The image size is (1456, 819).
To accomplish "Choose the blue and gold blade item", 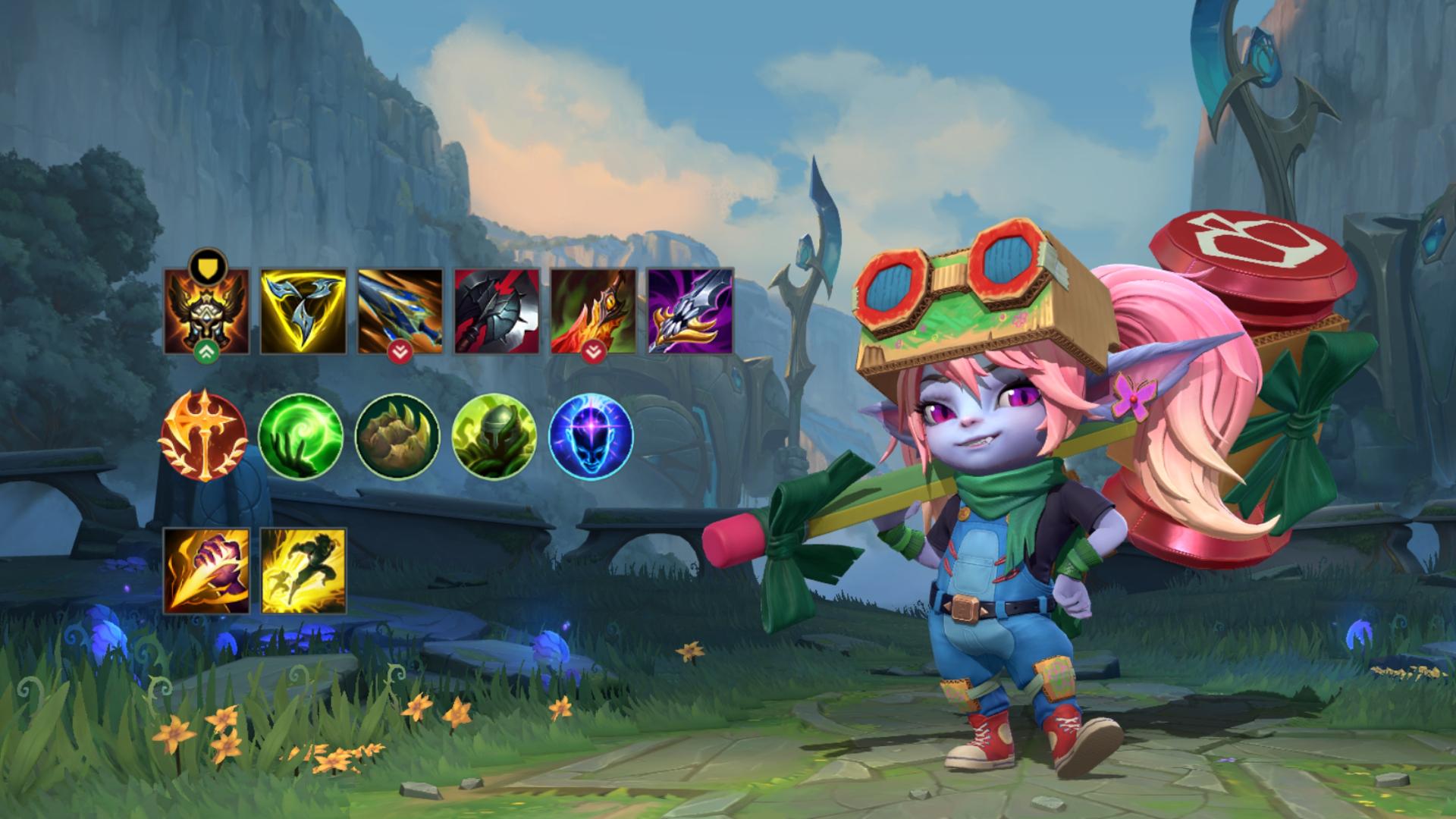I will [x=400, y=311].
